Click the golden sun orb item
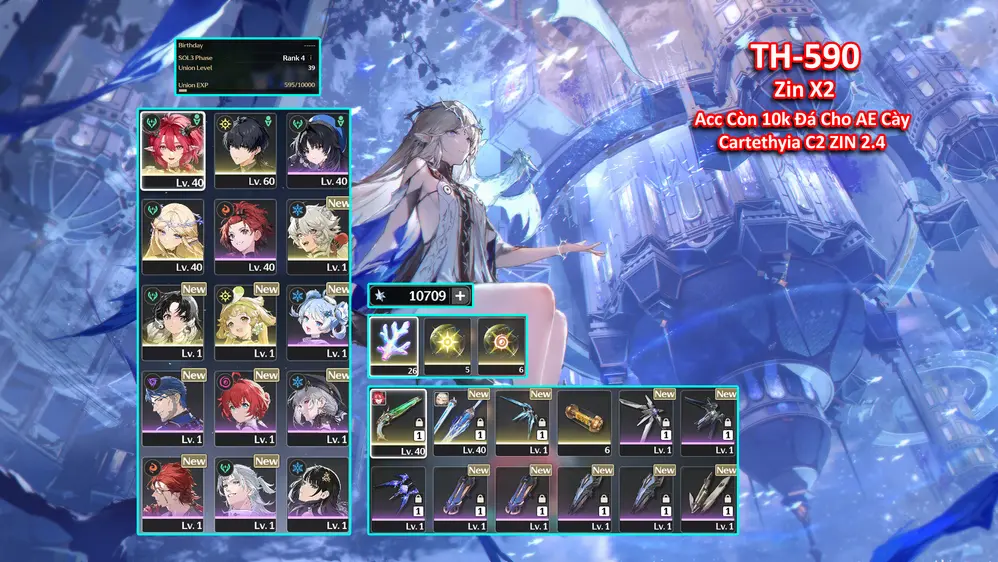The width and height of the screenshot is (998, 562). pos(447,343)
